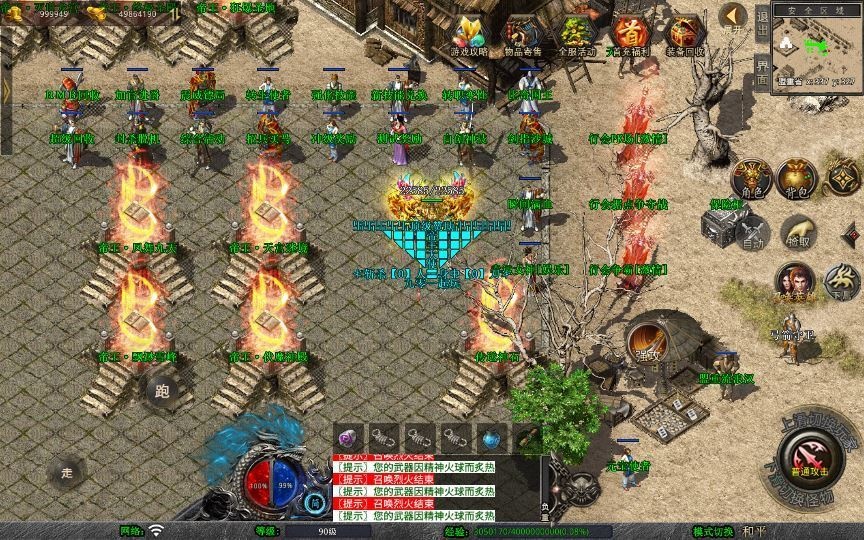Open the 全服活动 server events icon

tap(575, 34)
